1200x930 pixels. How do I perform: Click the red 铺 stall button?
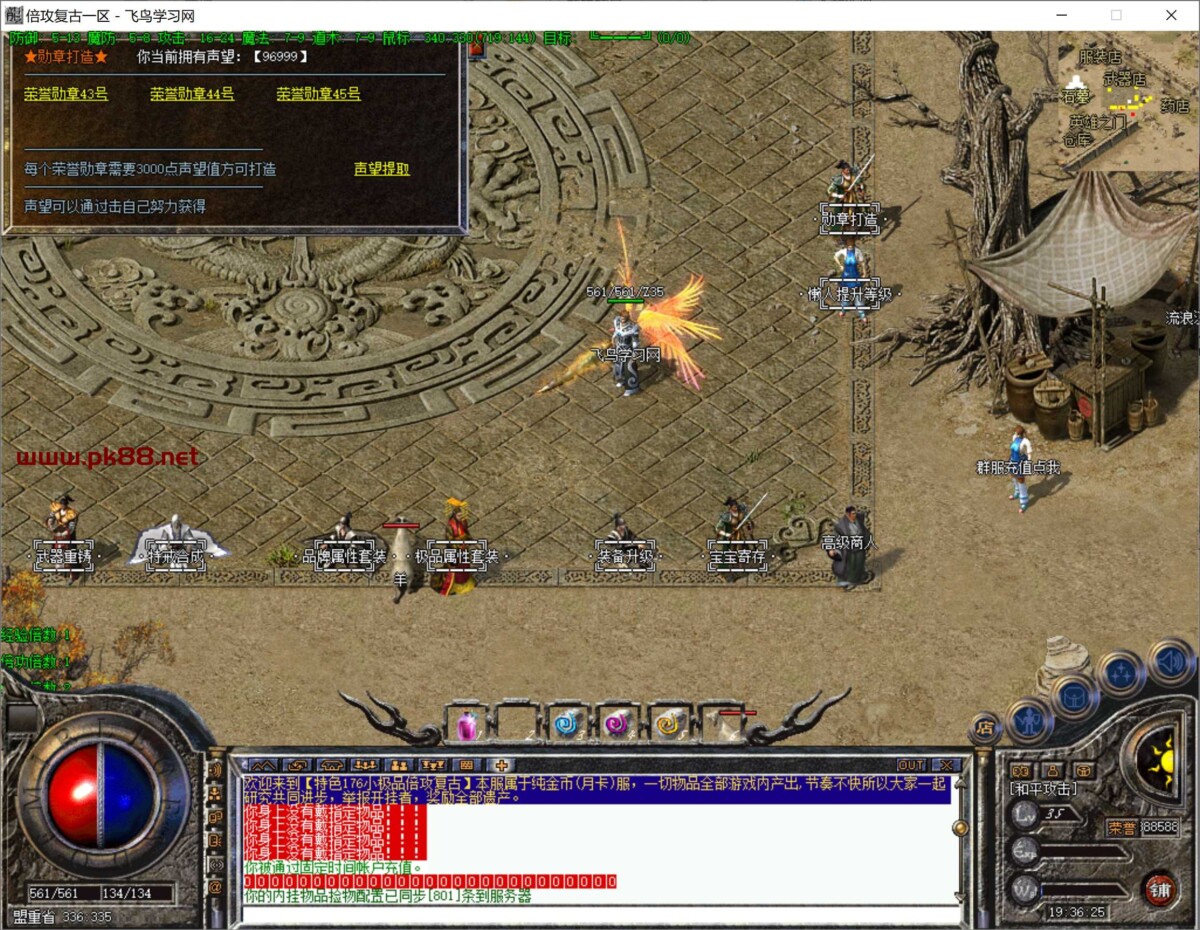click(1160, 890)
